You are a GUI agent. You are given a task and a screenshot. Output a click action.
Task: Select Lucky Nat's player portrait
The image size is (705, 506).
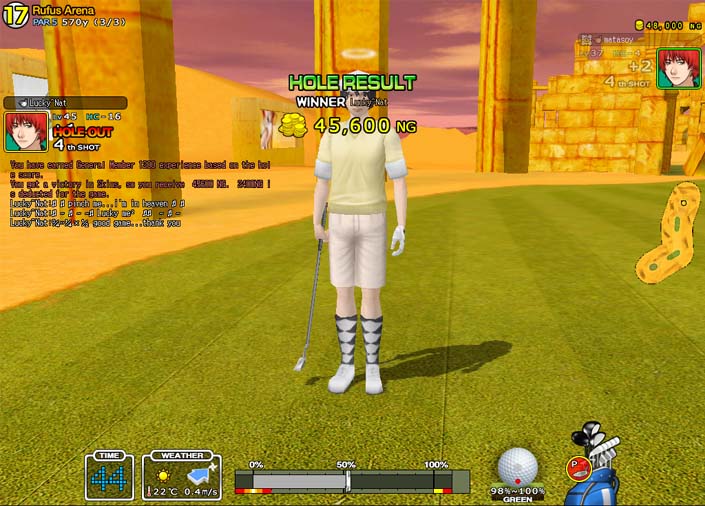click(24, 131)
